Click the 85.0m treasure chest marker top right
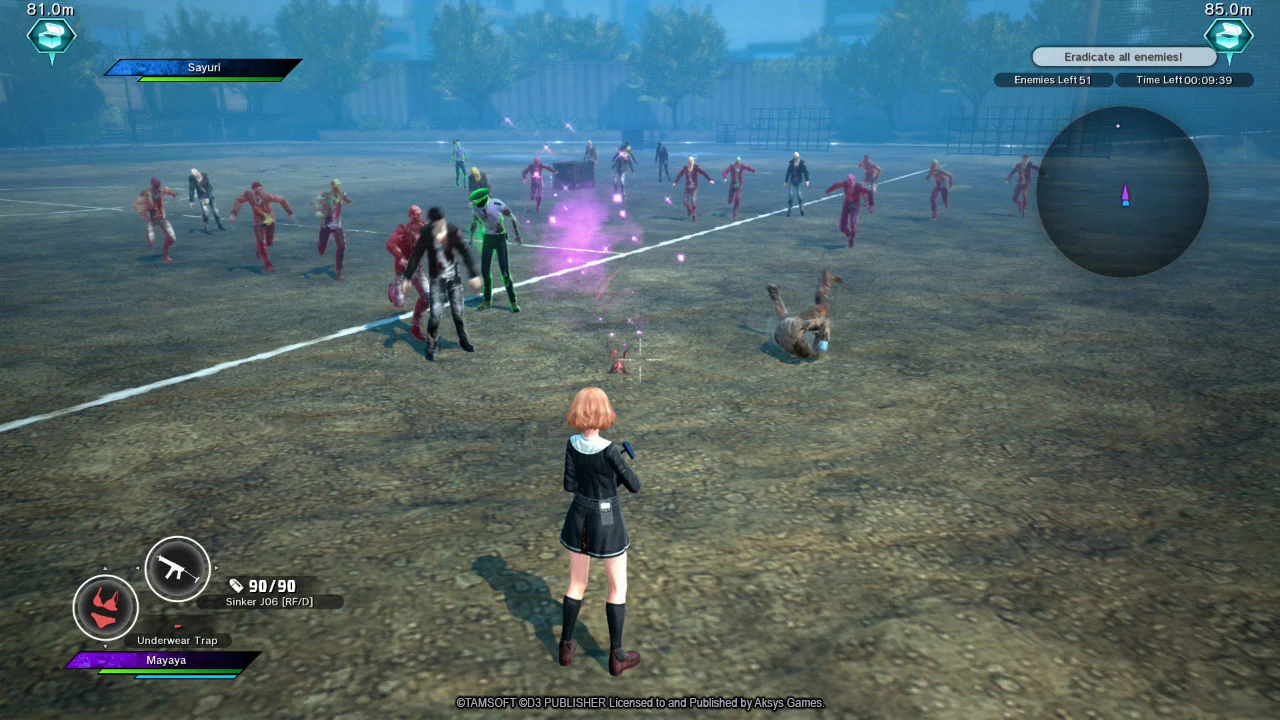The width and height of the screenshot is (1280, 720). click(1229, 38)
